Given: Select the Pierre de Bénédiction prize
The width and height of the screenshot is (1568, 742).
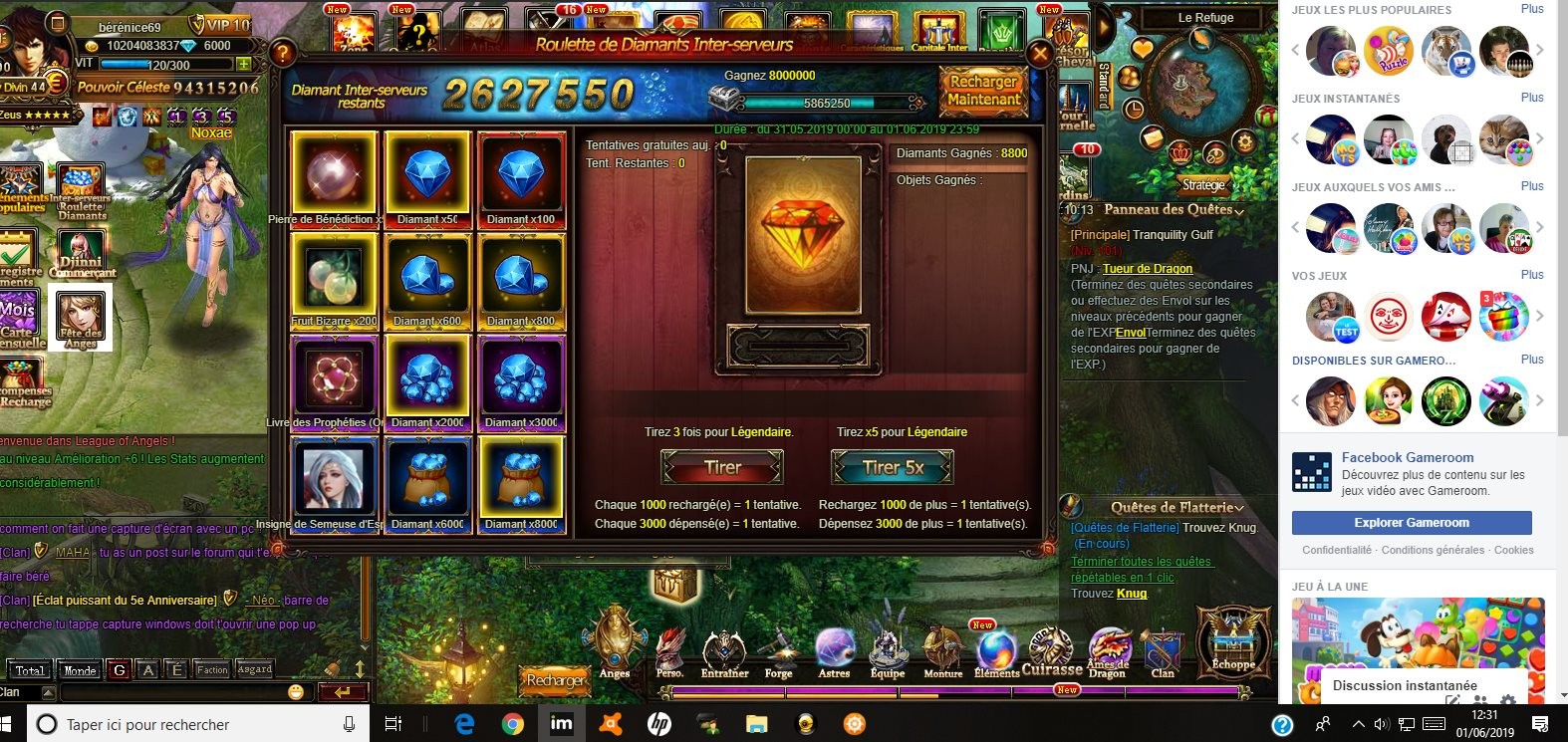Looking at the screenshot, I should (334, 175).
